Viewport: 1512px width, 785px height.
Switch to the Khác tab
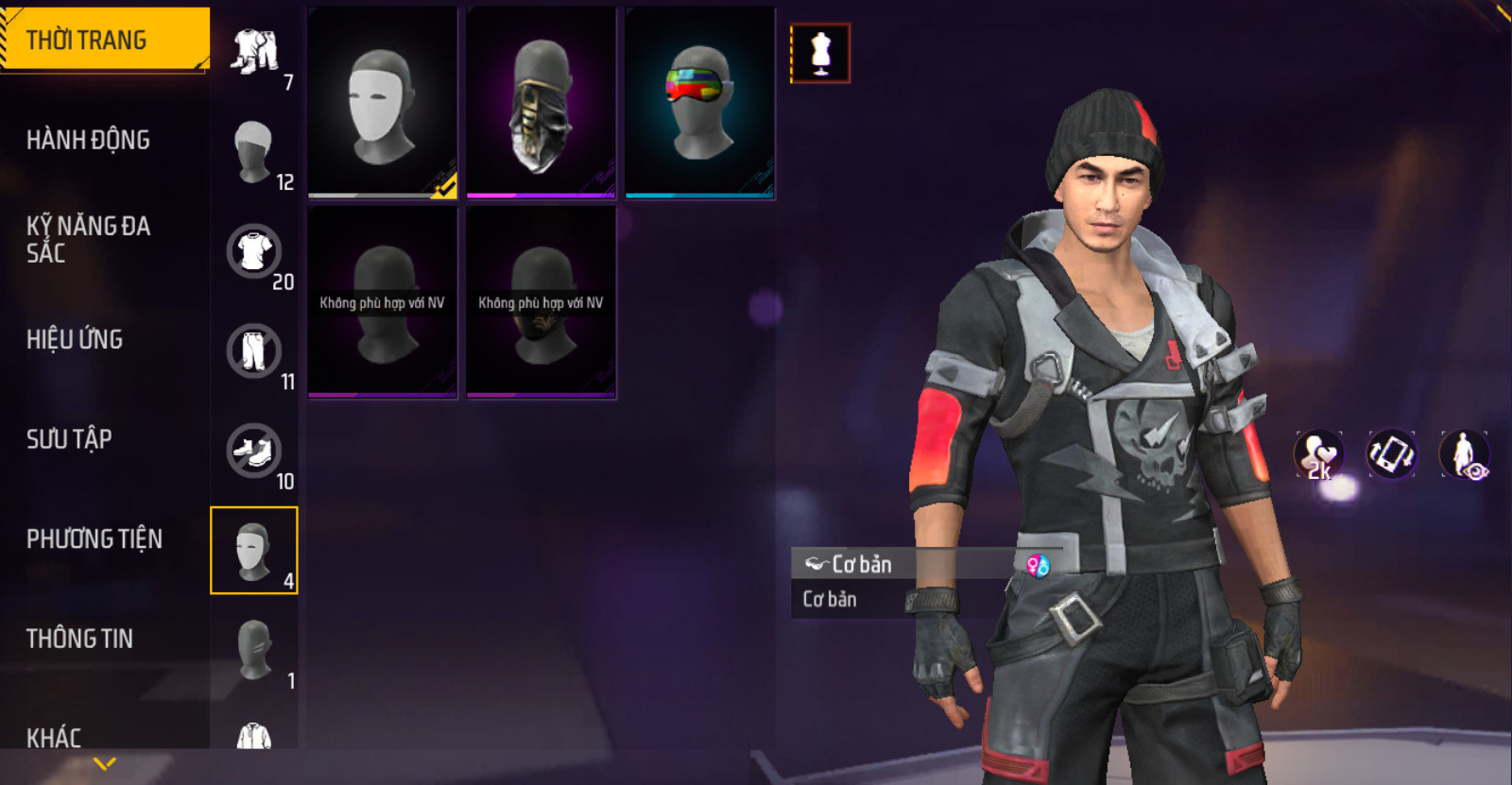54,737
